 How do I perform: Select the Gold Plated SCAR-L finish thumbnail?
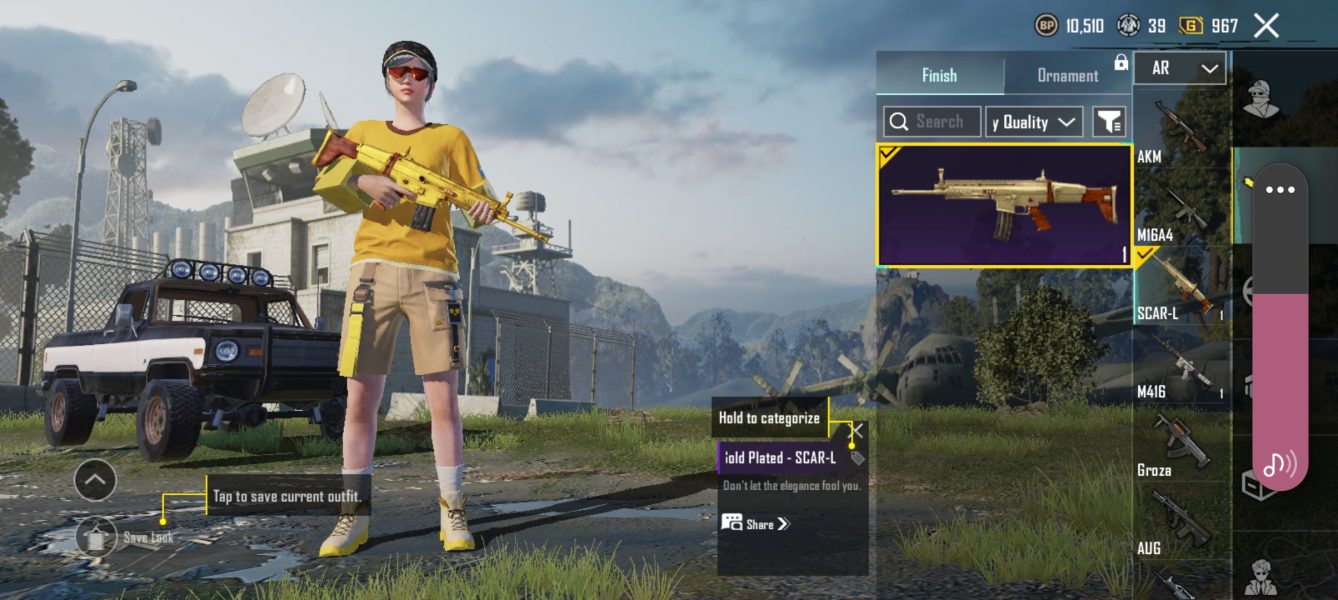click(x=1004, y=205)
